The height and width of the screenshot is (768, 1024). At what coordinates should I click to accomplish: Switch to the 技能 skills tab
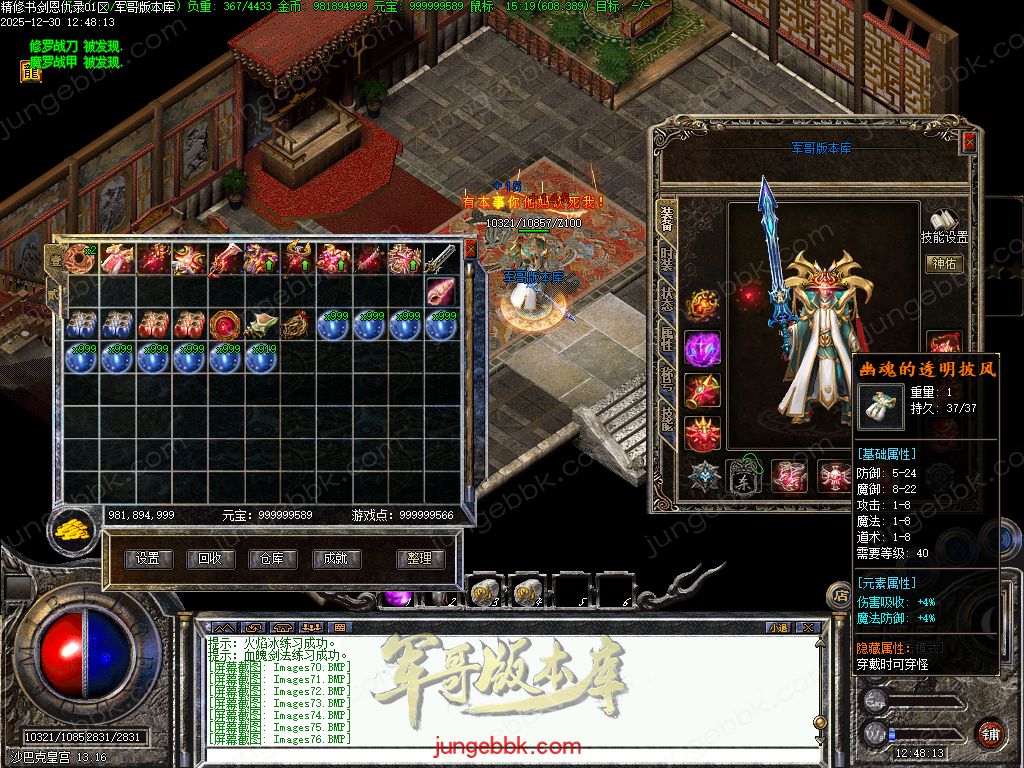coord(667,418)
